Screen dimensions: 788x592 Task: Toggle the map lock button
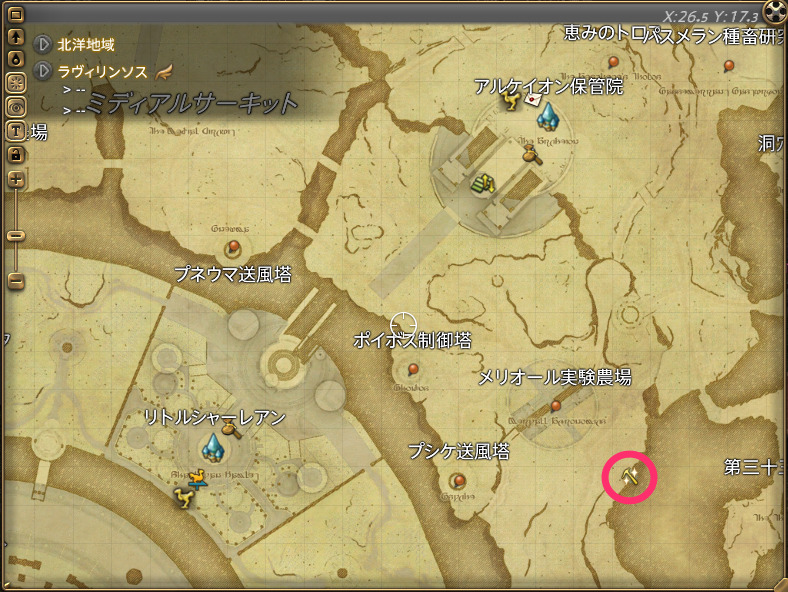coord(16,154)
